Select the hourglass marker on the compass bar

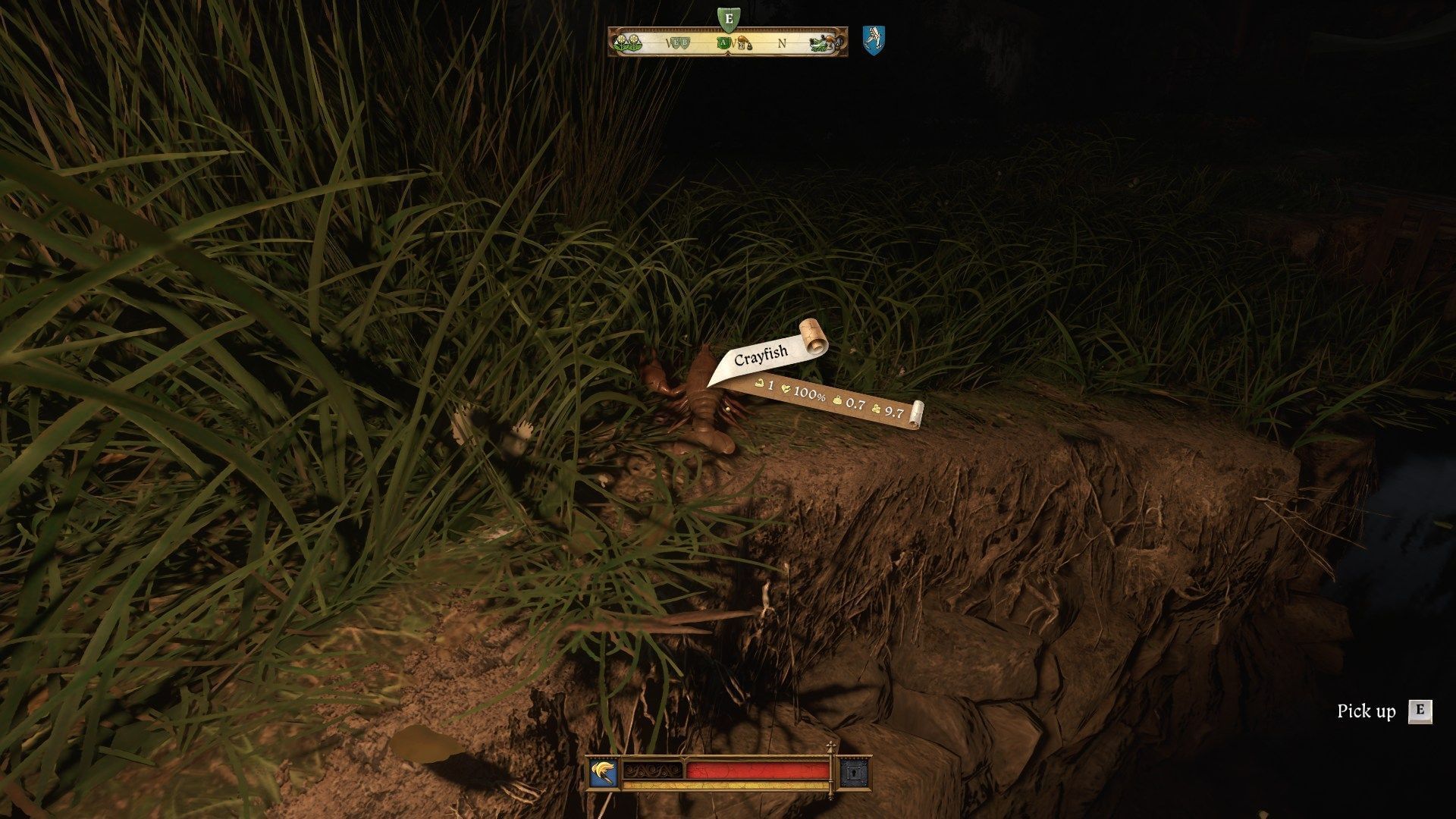click(x=743, y=44)
